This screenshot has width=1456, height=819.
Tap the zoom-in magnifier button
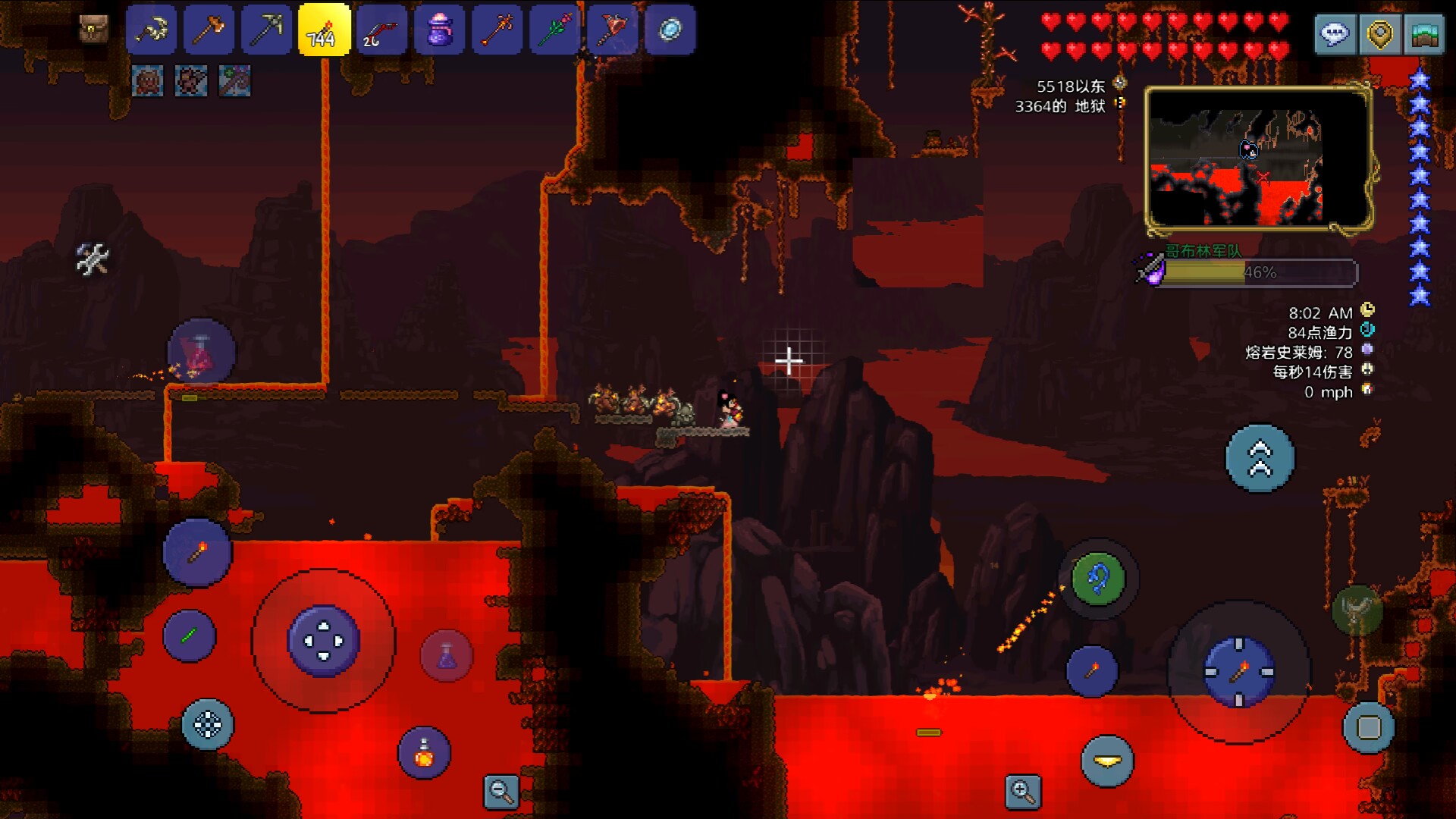(1022, 792)
